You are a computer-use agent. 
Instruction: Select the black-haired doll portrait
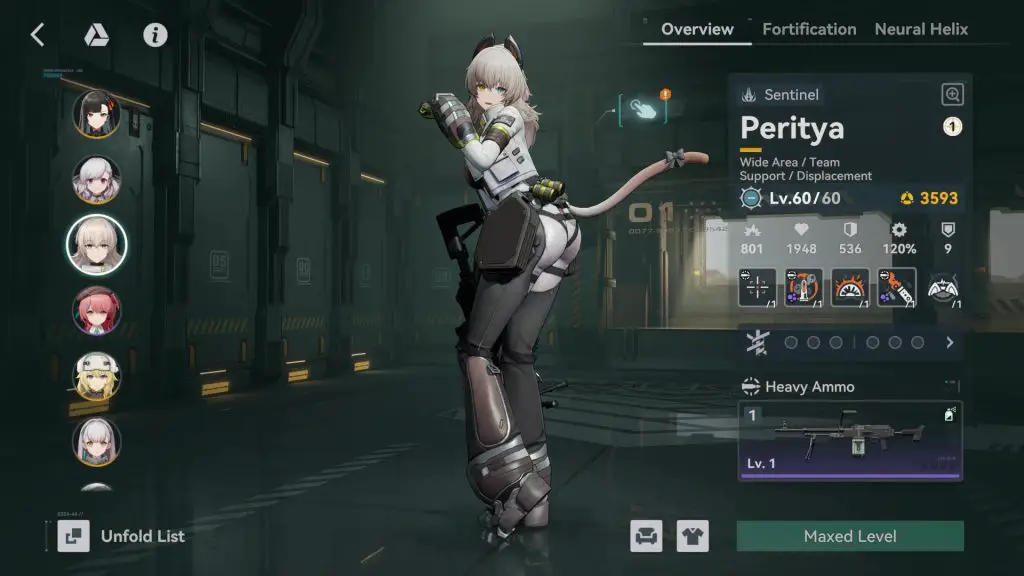click(x=97, y=115)
